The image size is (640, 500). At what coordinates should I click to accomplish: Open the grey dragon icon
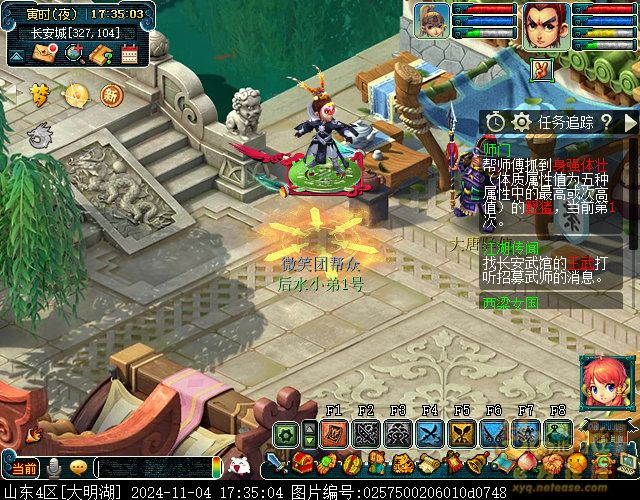click(x=40, y=132)
